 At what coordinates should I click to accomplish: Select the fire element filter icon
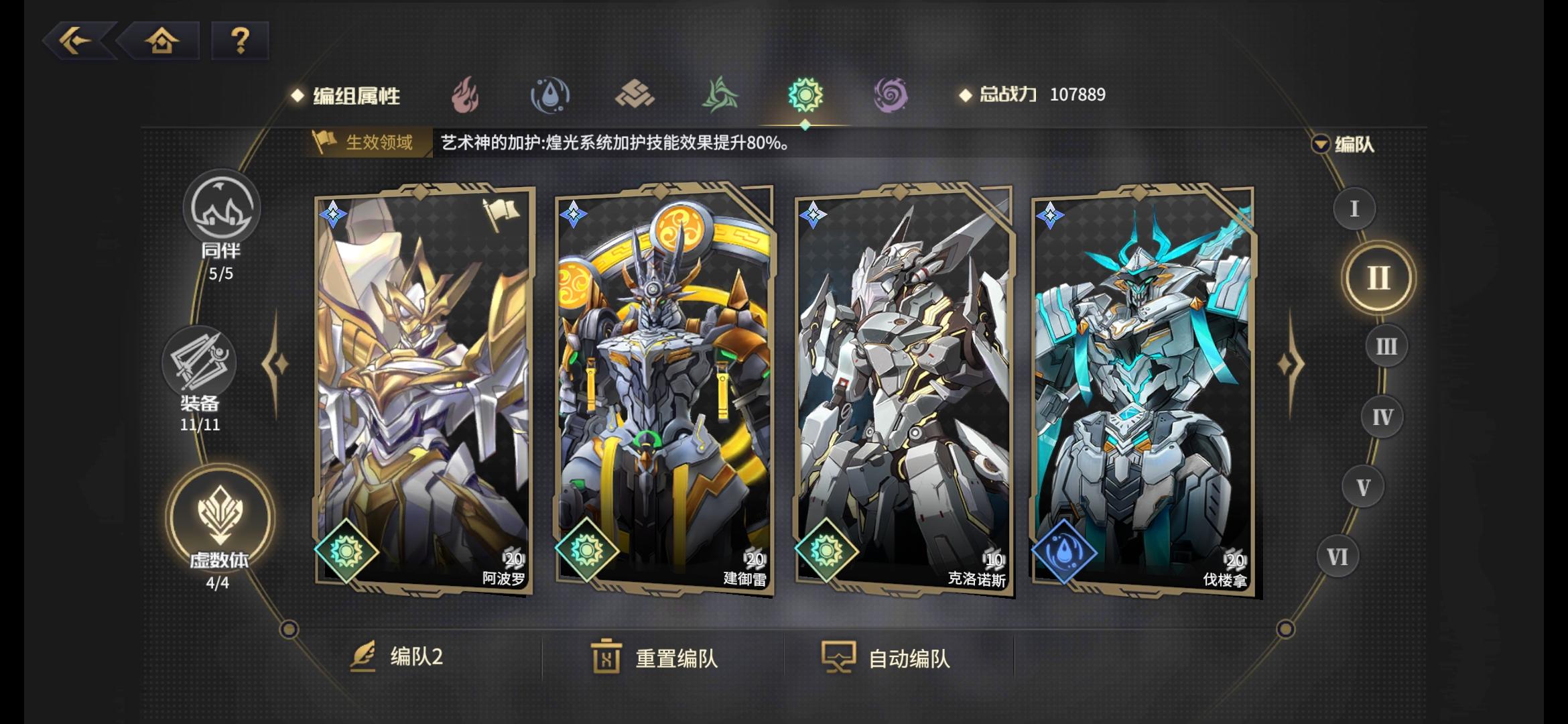point(468,96)
